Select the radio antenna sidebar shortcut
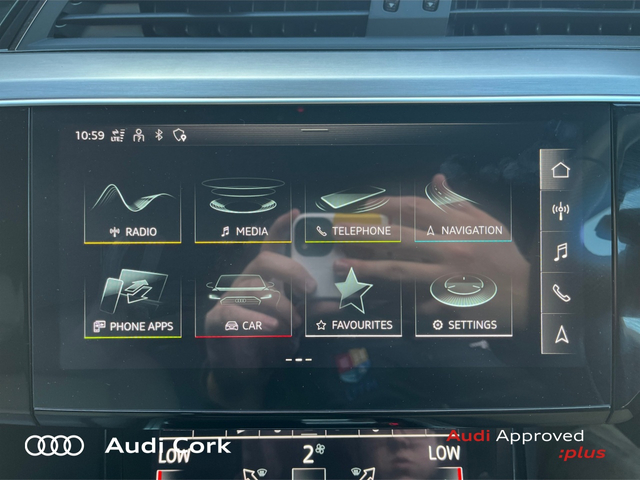640x480 pixels. click(560, 211)
